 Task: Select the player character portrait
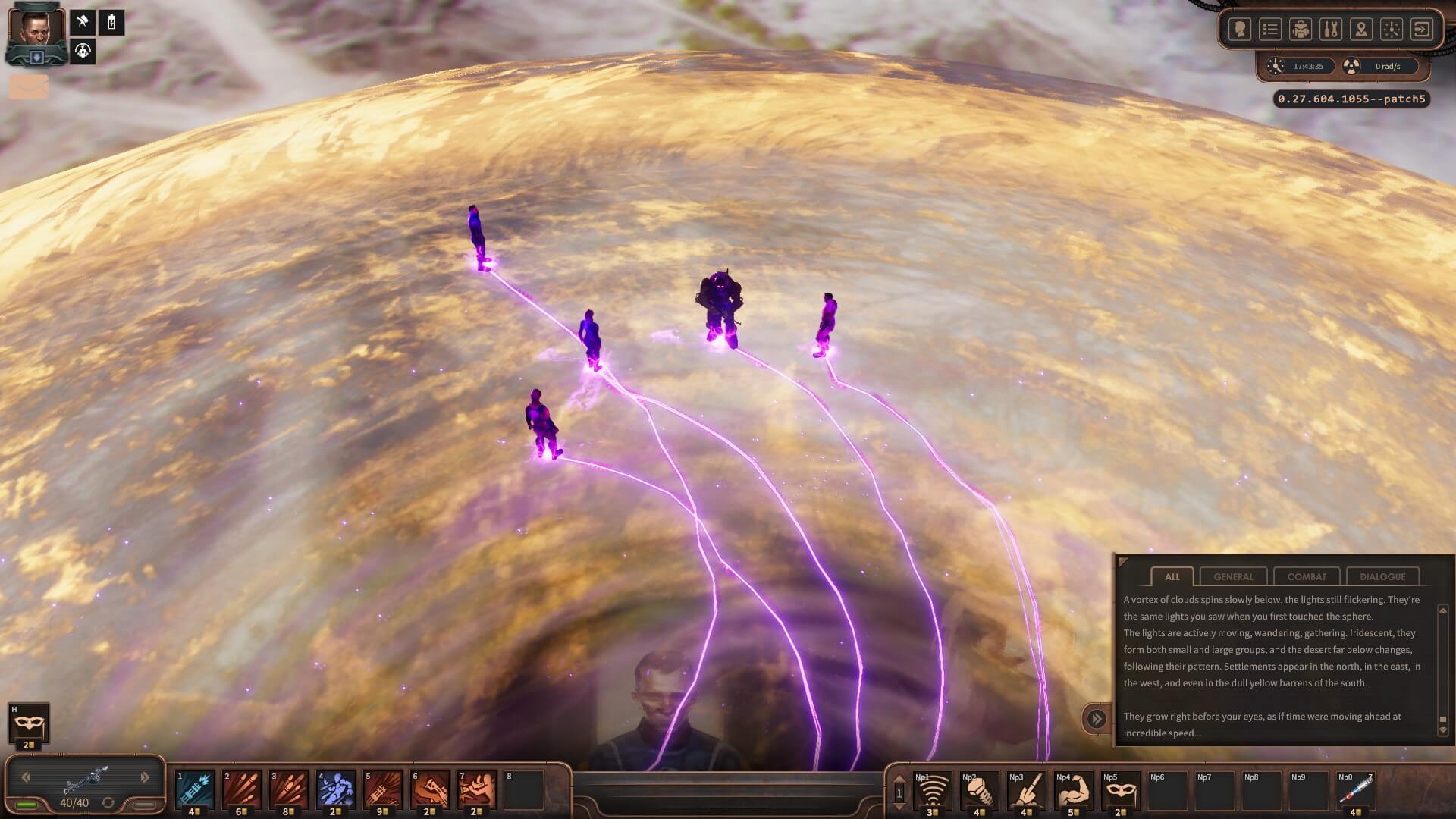(x=36, y=32)
